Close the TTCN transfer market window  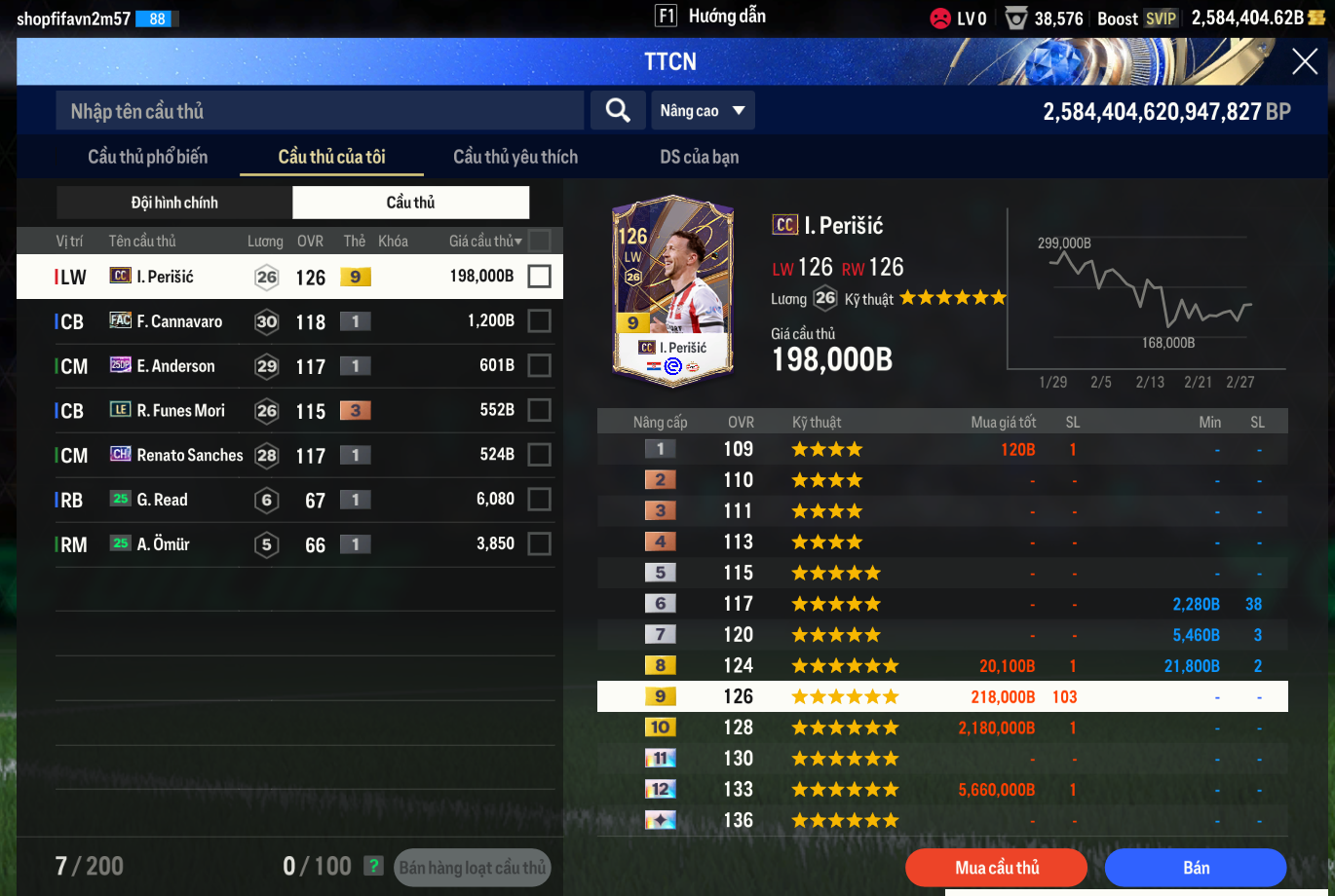[x=1304, y=62]
